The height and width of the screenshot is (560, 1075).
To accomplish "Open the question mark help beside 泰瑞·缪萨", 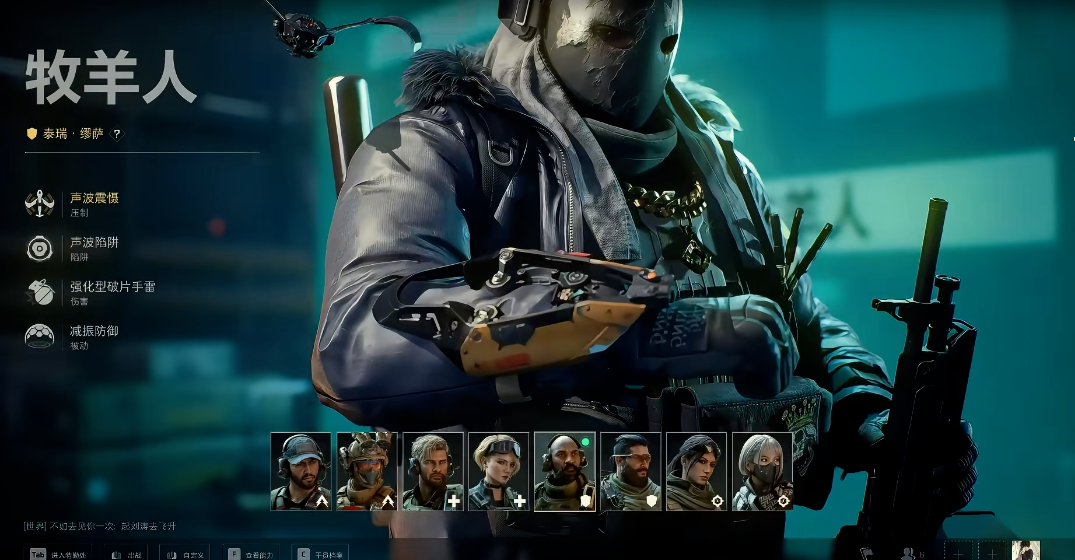I will click(x=117, y=134).
